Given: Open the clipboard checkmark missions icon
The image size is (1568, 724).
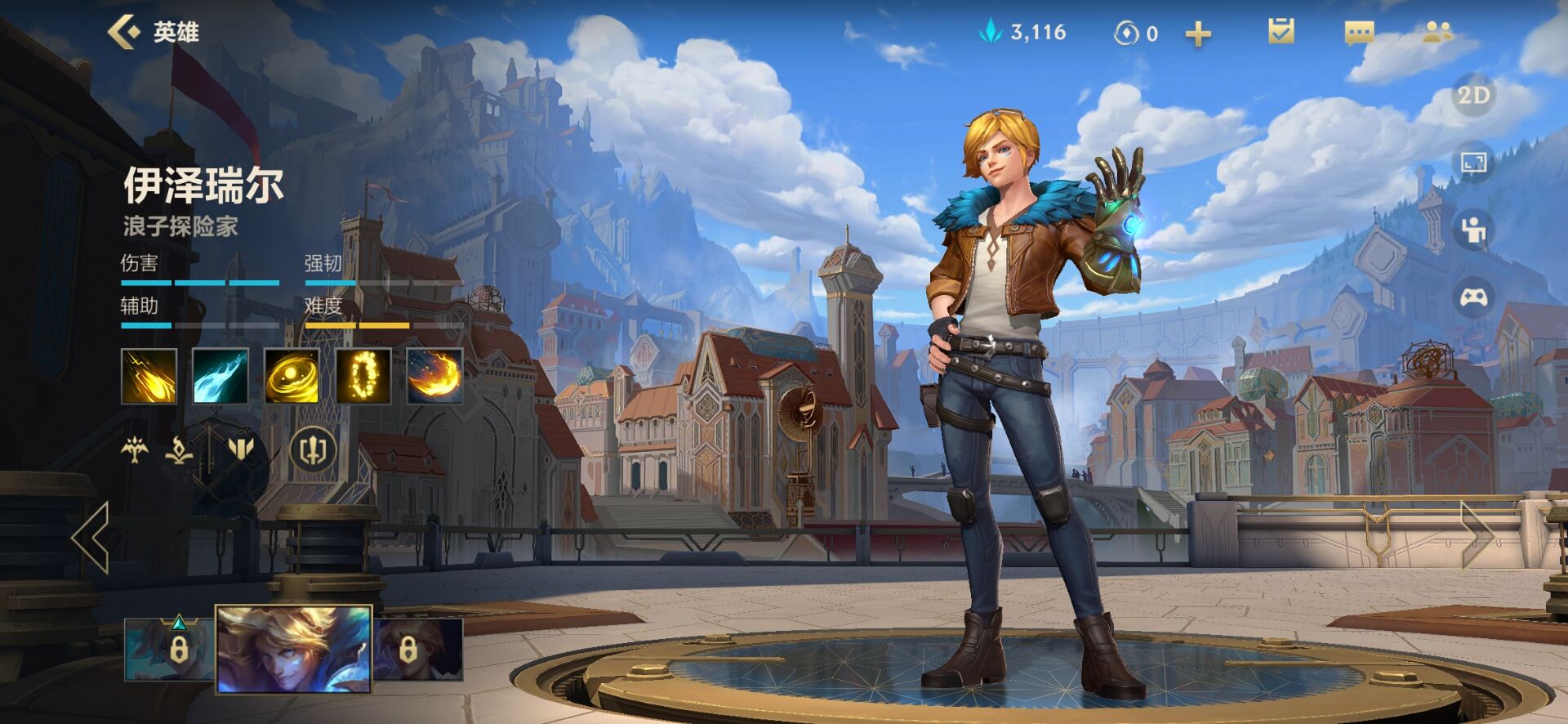Looking at the screenshot, I should [1281, 32].
